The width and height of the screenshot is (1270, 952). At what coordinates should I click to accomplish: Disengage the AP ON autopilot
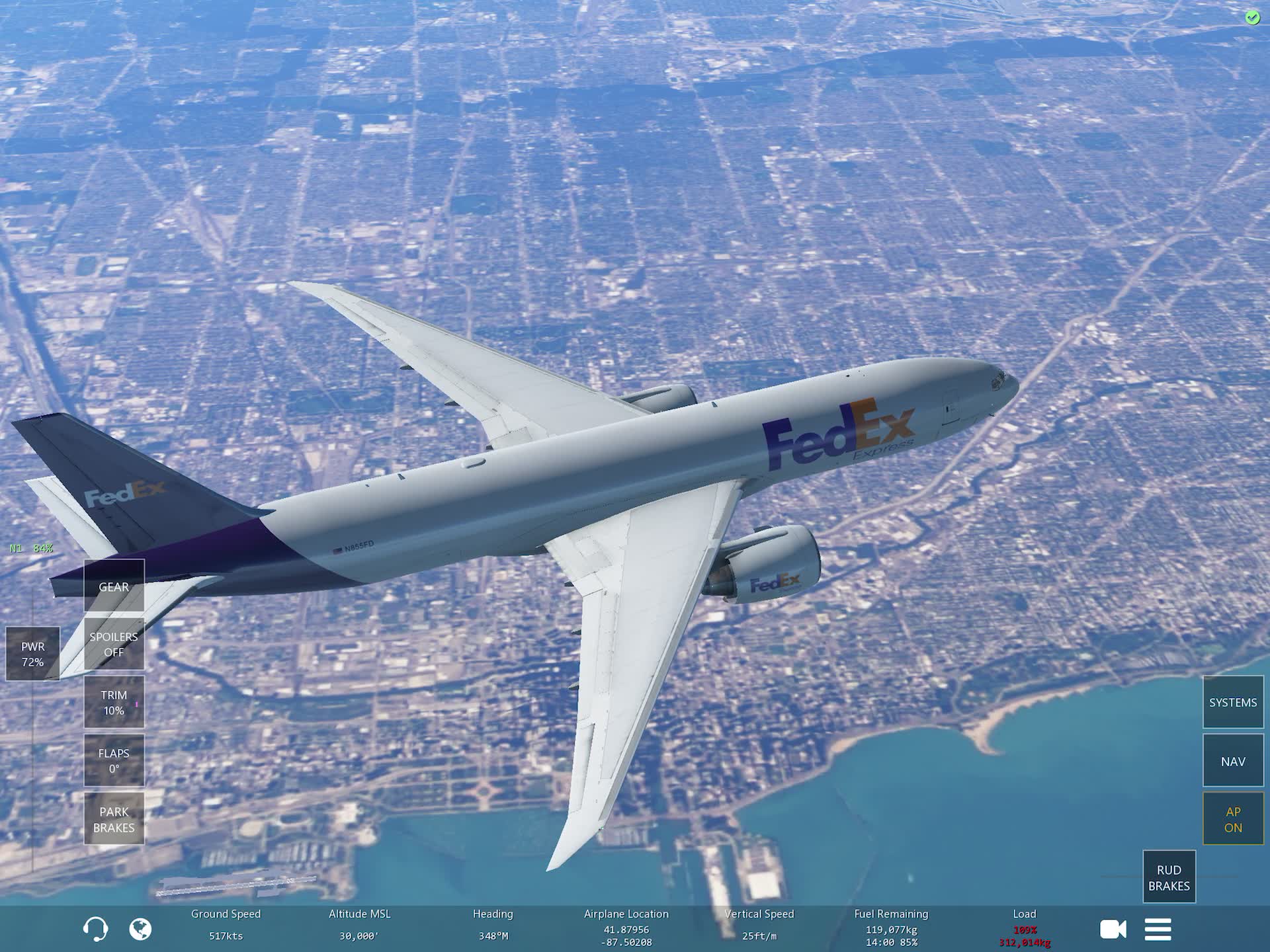1232,818
